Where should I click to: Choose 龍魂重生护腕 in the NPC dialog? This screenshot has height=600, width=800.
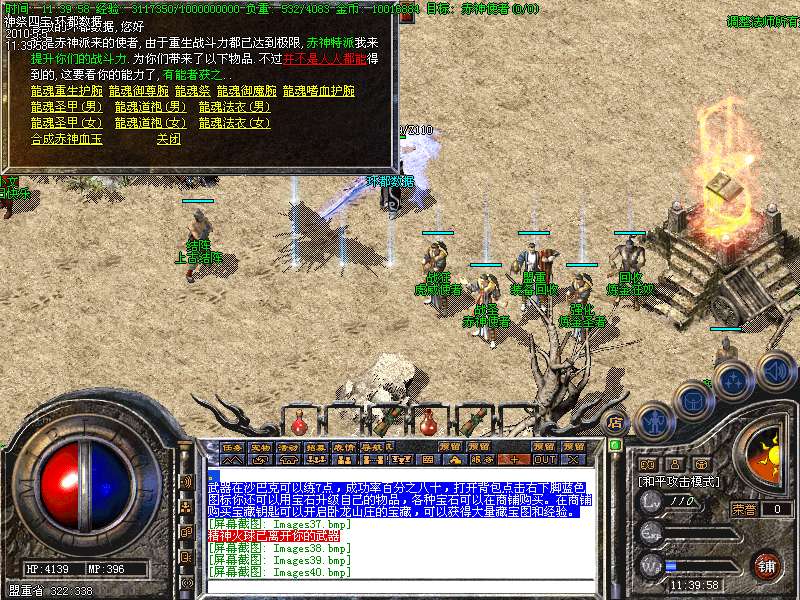(66, 91)
